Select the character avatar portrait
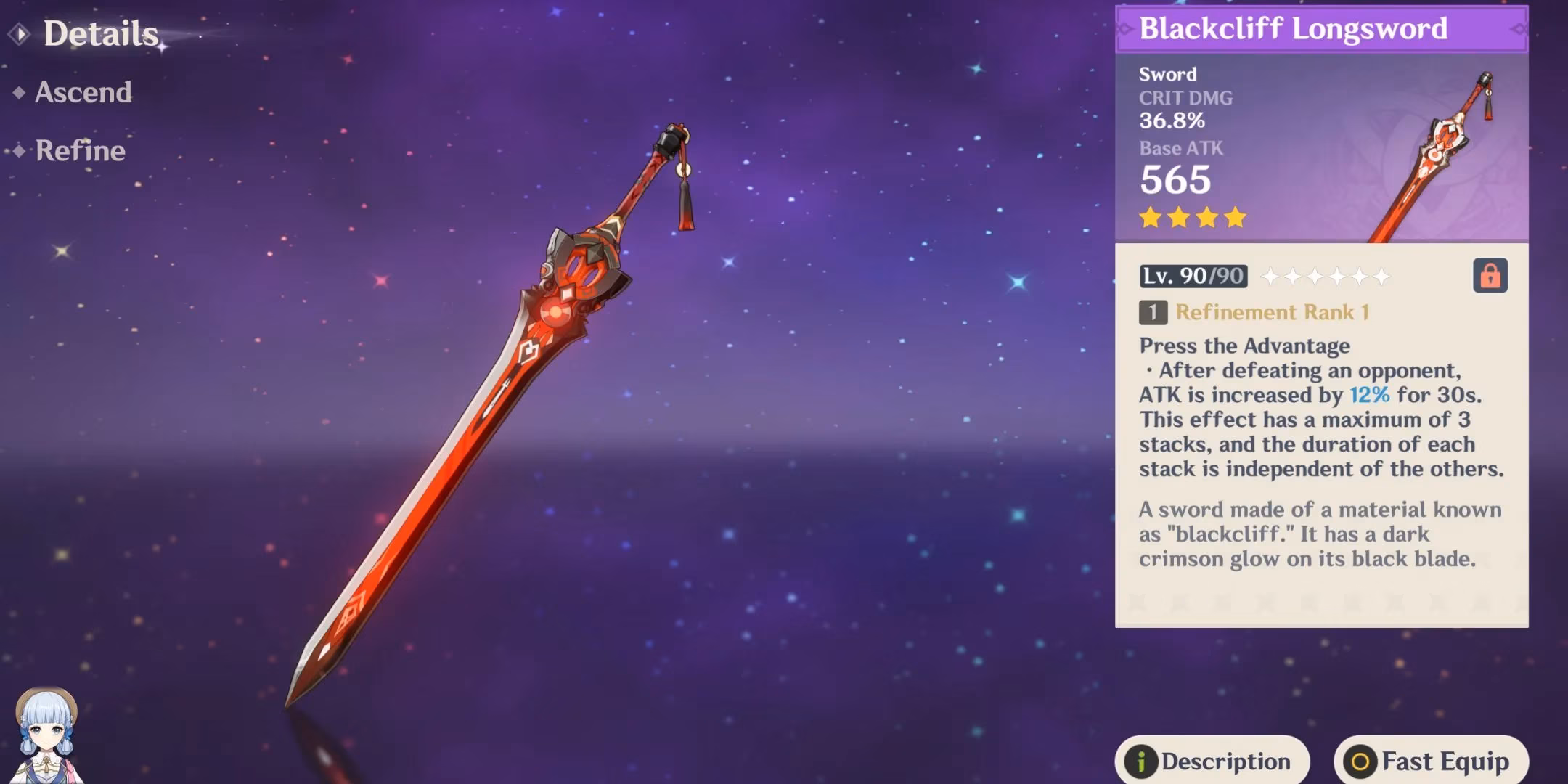Image resolution: width=1568 pixels, height=784 pixels. tap(45, 731)
